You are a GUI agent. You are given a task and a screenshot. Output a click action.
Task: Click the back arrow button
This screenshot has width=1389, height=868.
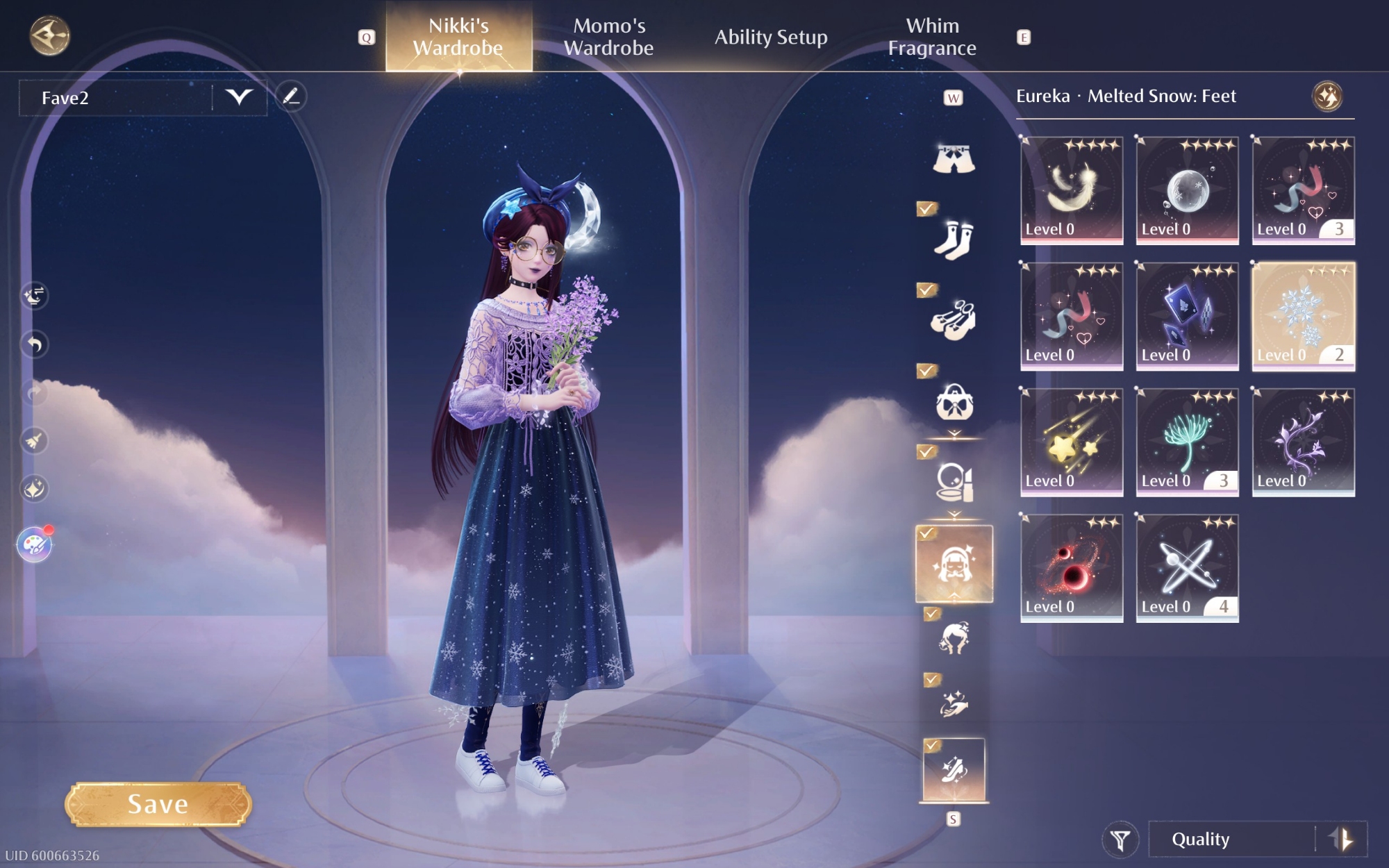[49, 36]
